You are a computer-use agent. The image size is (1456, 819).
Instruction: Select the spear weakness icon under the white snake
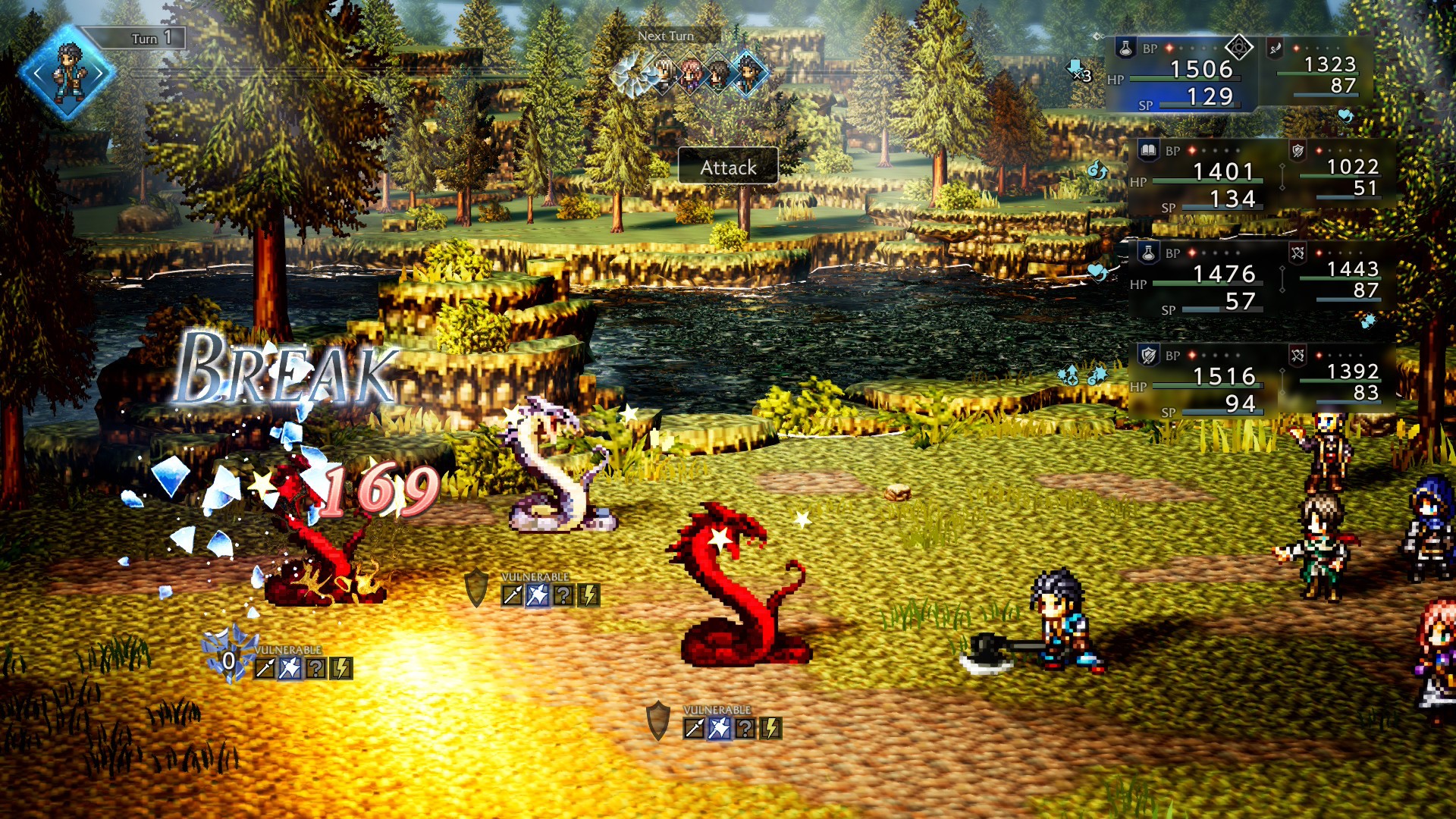[x=512, y=595]
